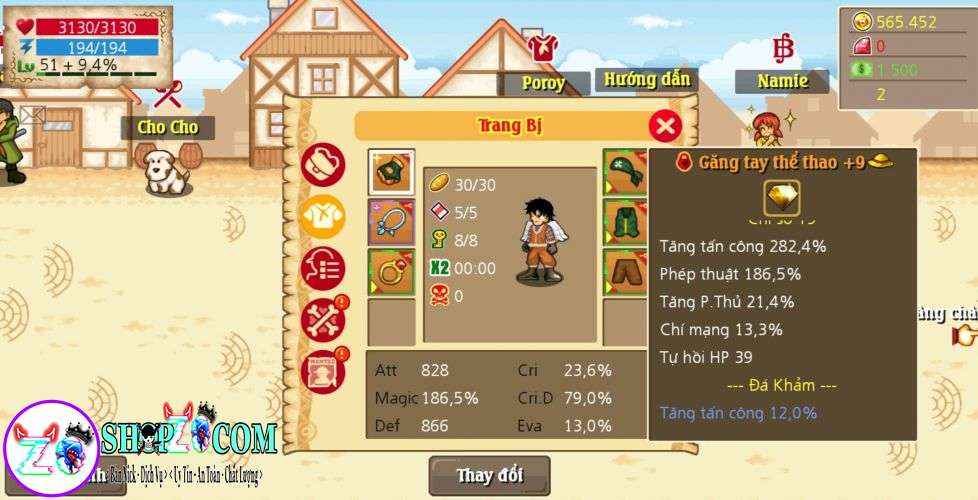Select the green vest equipment slot
978x500 pixels.
tap(625, 222)
